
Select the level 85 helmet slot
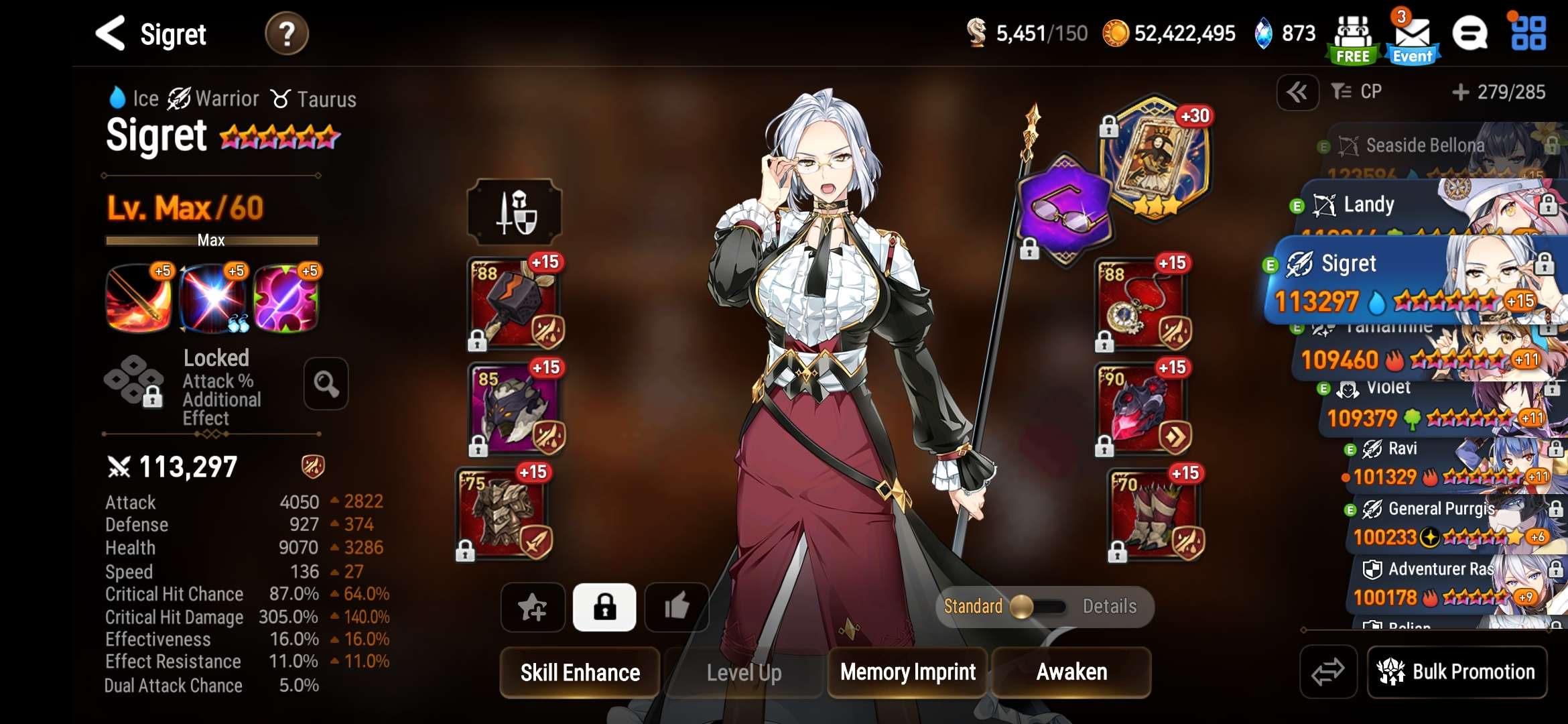pyautogui.click(x=515, y=410)
